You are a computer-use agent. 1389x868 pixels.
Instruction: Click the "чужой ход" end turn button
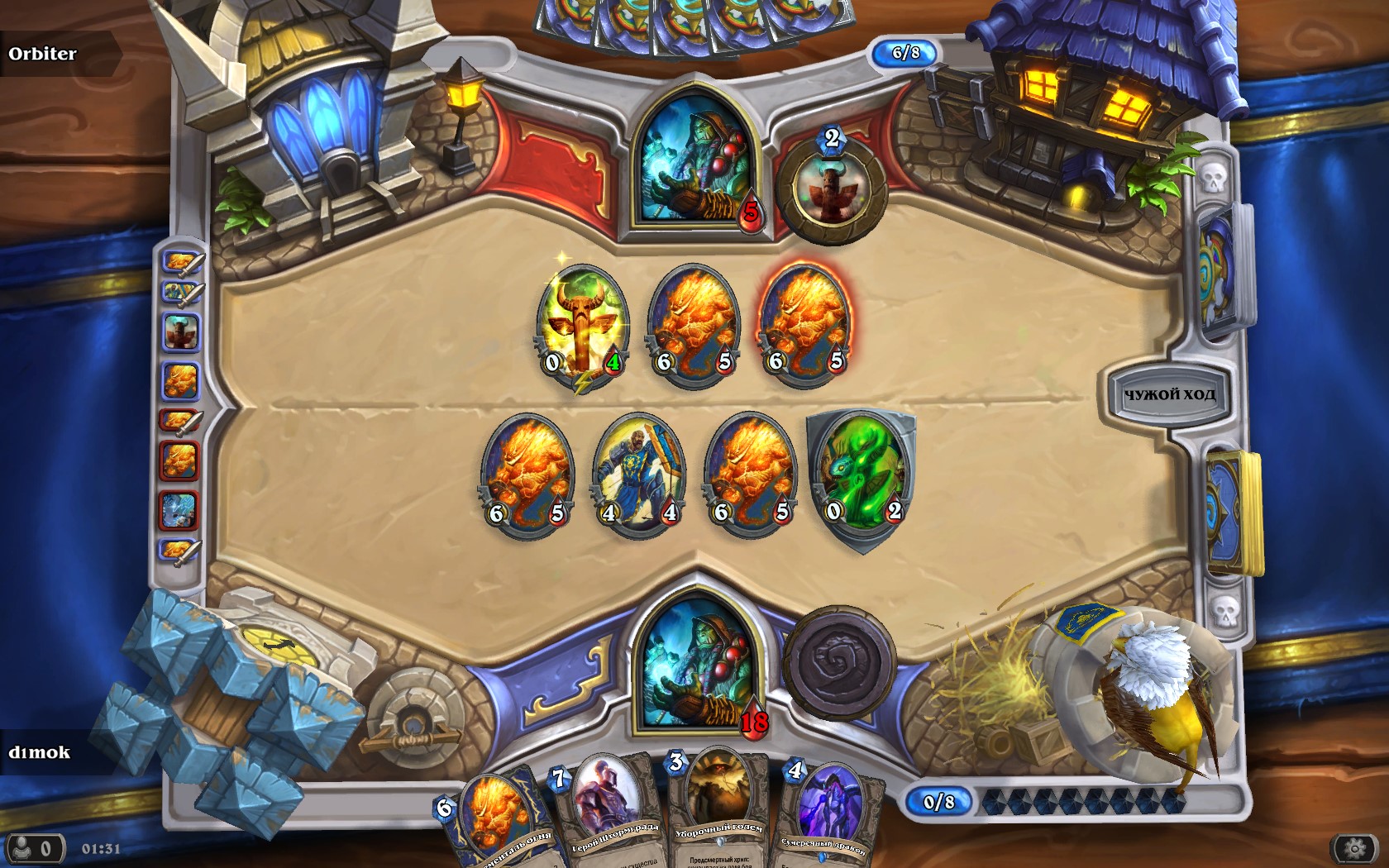coord(1168,394)
